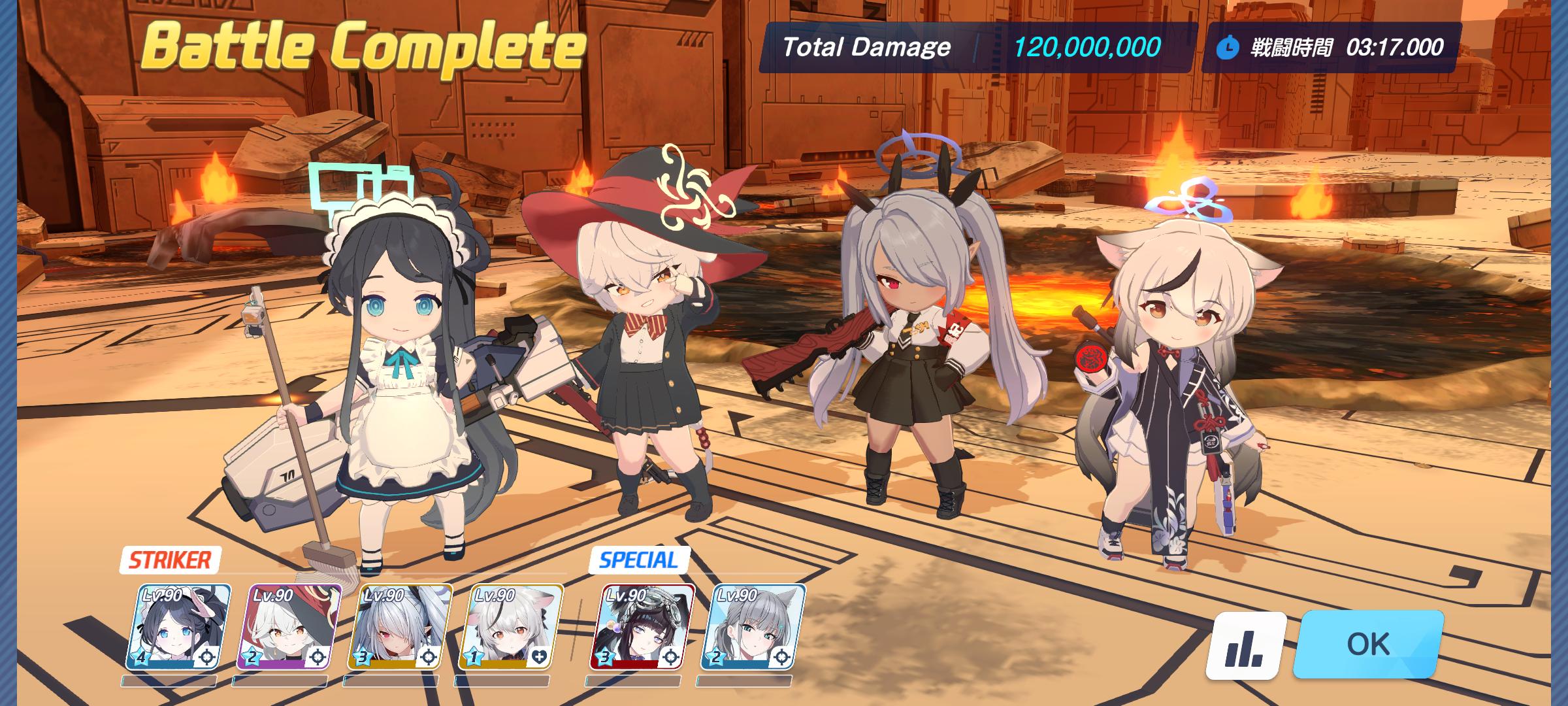Choose the gray wolf-eared special student portrait
Image resolution: width=1568 pixels, height=706 pixels.
click(x=753, y=628)
